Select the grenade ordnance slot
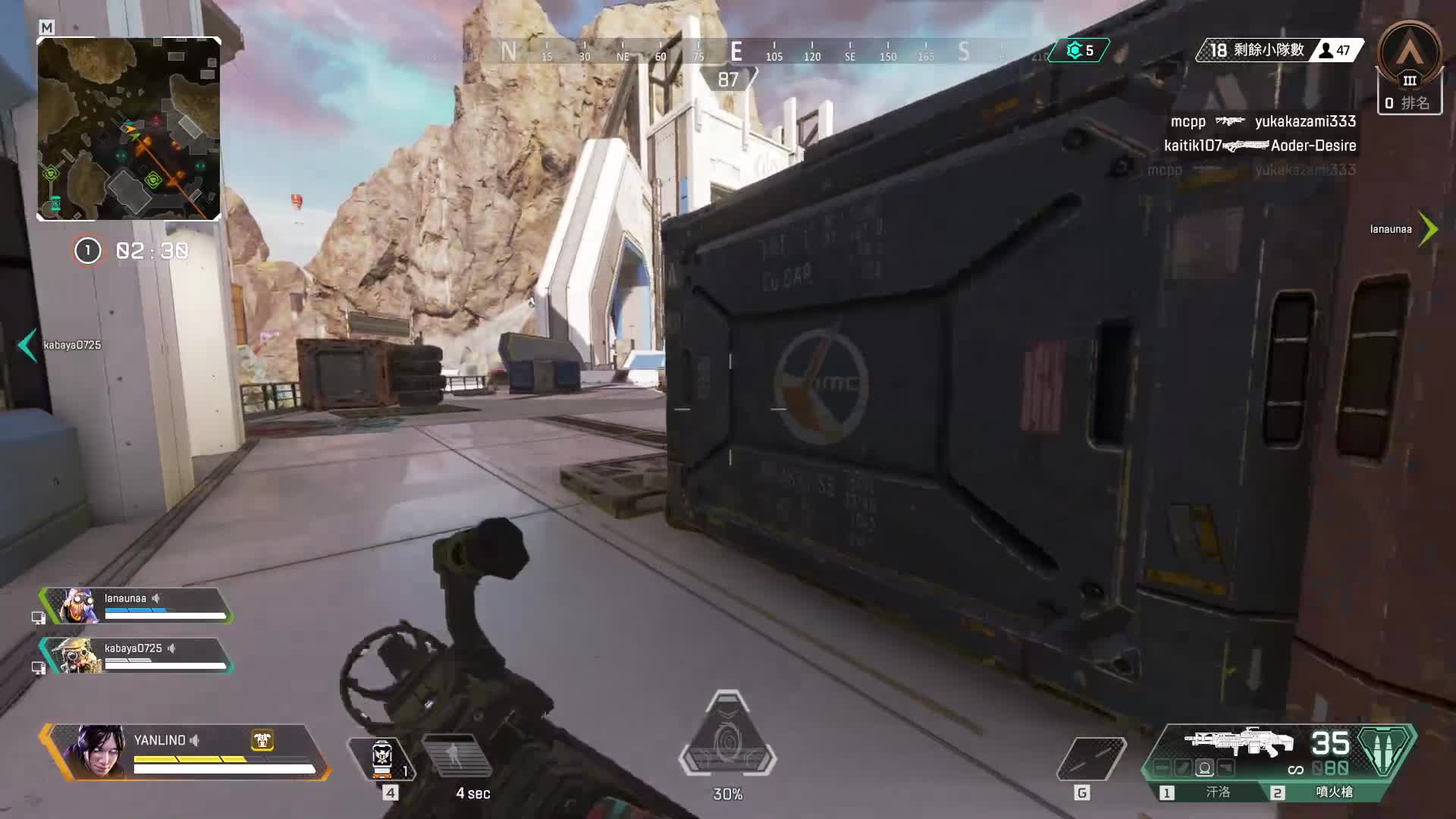Screen dimensions: 1456x819 (x=1090, y=758)
